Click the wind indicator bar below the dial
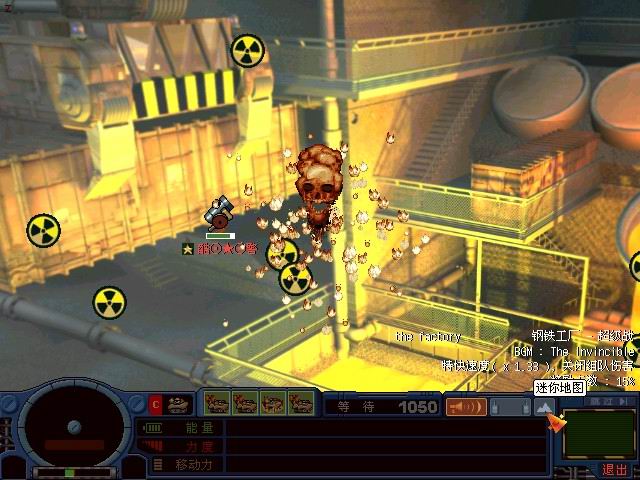 coord(72,472)
